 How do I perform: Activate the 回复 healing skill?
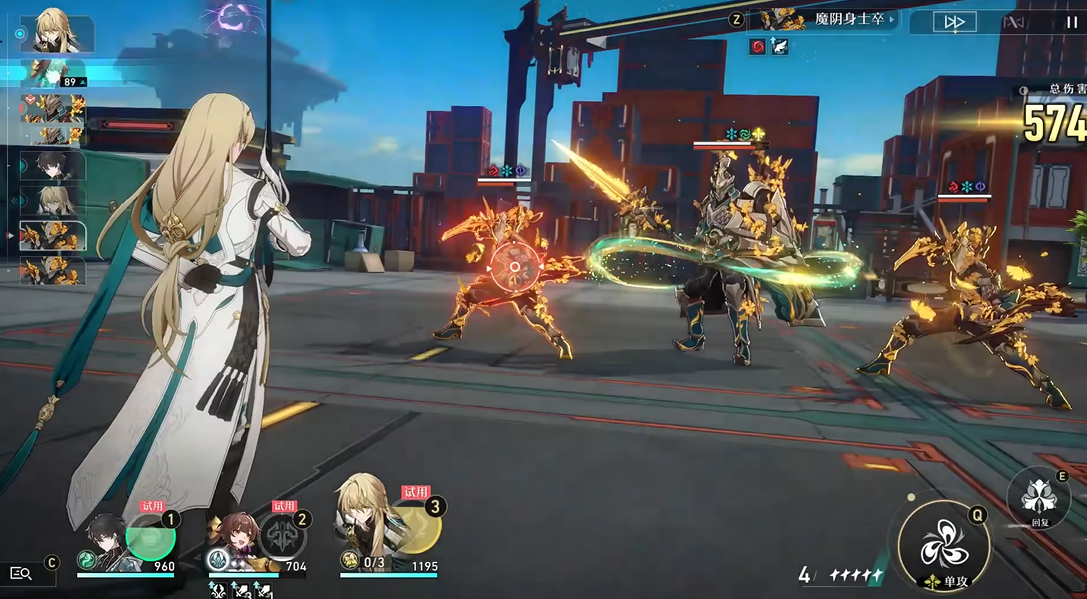coord(1036,497)
